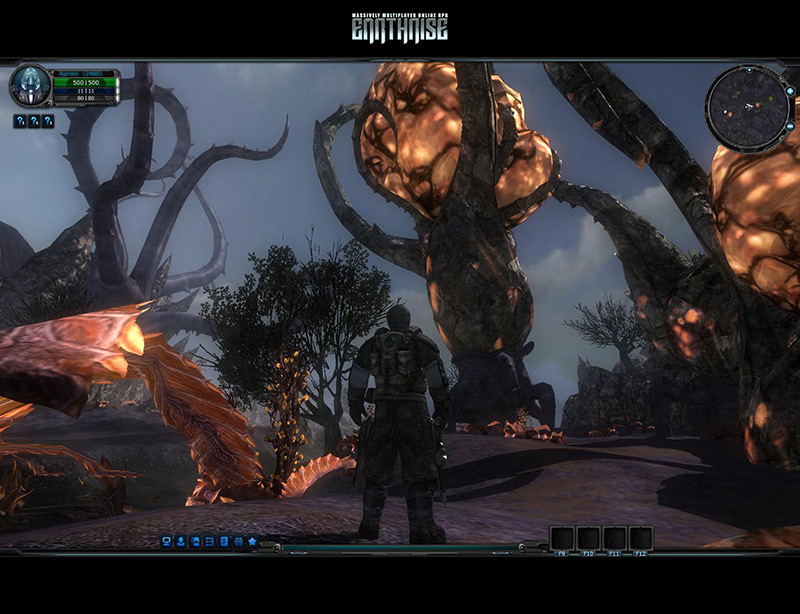Image resolution: width=800 pixels, height=614 pixels.
Task: Select the quick slot labeled F9
Action: (561, 538)
